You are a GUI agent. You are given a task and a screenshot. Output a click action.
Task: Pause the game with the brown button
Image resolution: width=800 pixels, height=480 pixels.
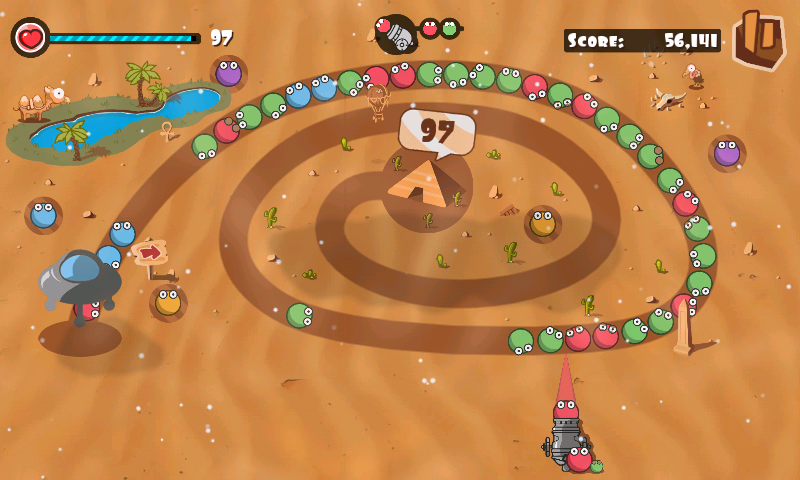[x=759, y=39]
